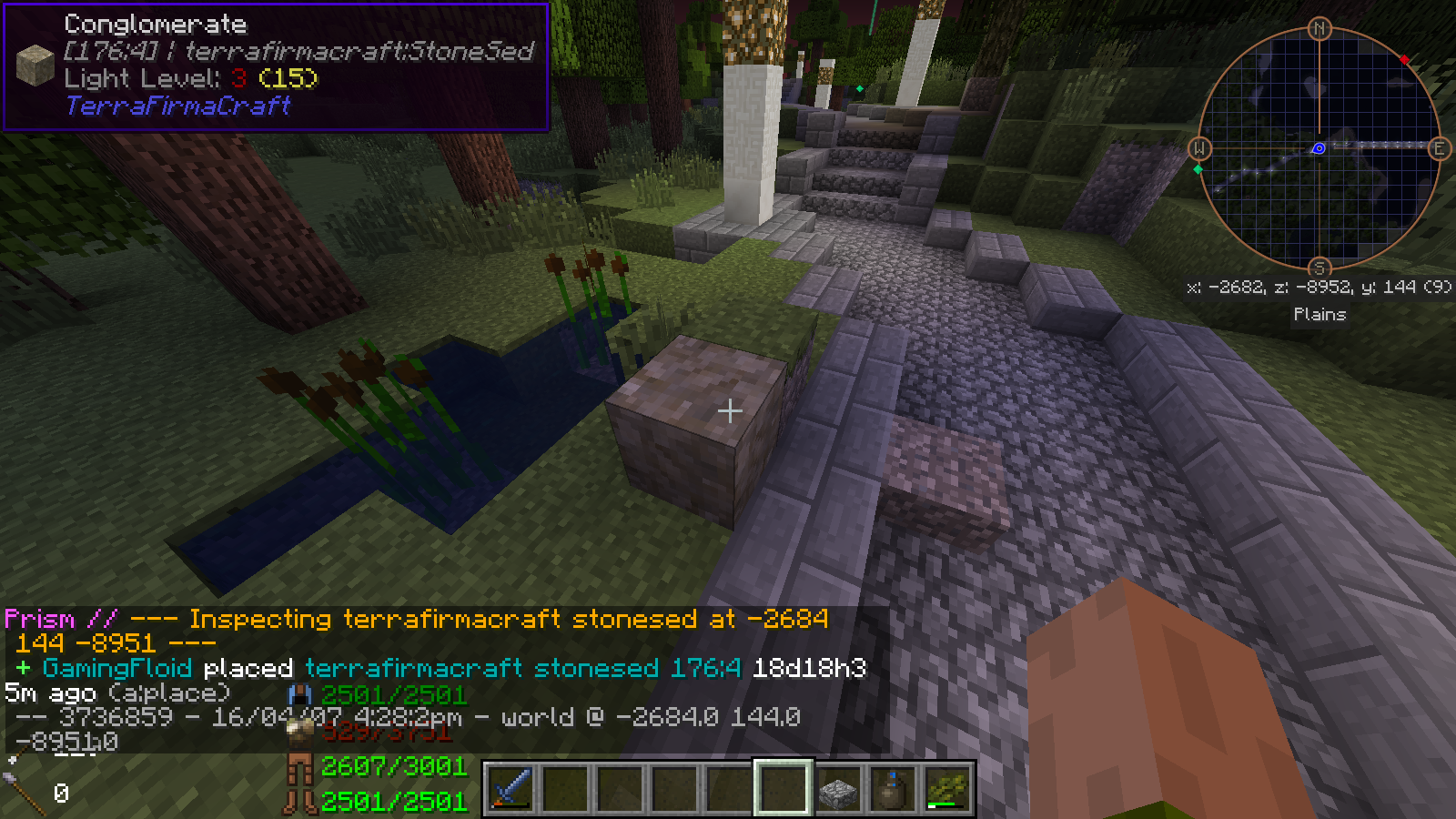
Task: Click the W compass marker on minimap
Action: pos(1199,148)
